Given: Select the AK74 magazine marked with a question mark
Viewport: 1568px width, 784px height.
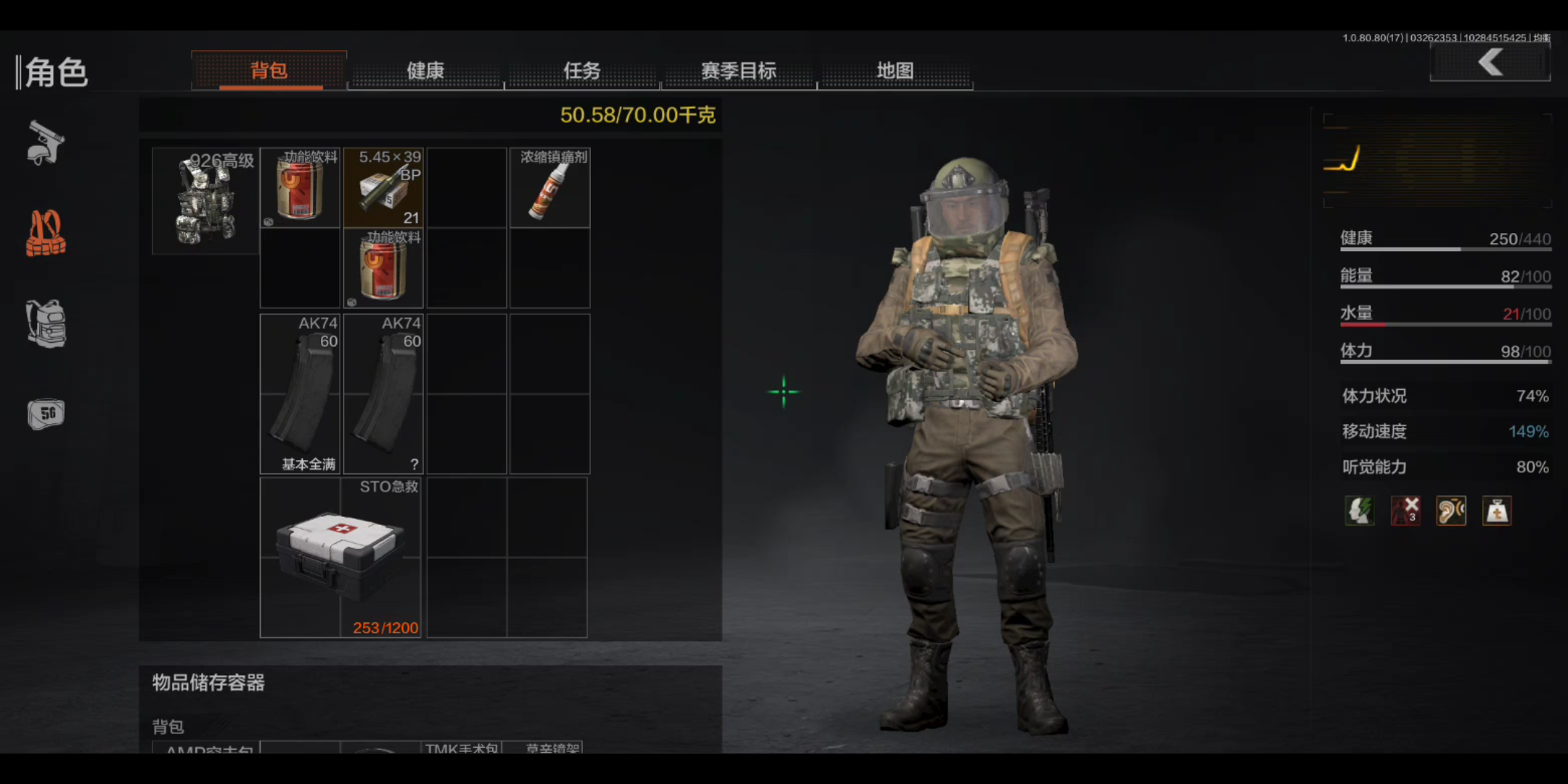Looking at the screenshot, I should coord(383,394).
